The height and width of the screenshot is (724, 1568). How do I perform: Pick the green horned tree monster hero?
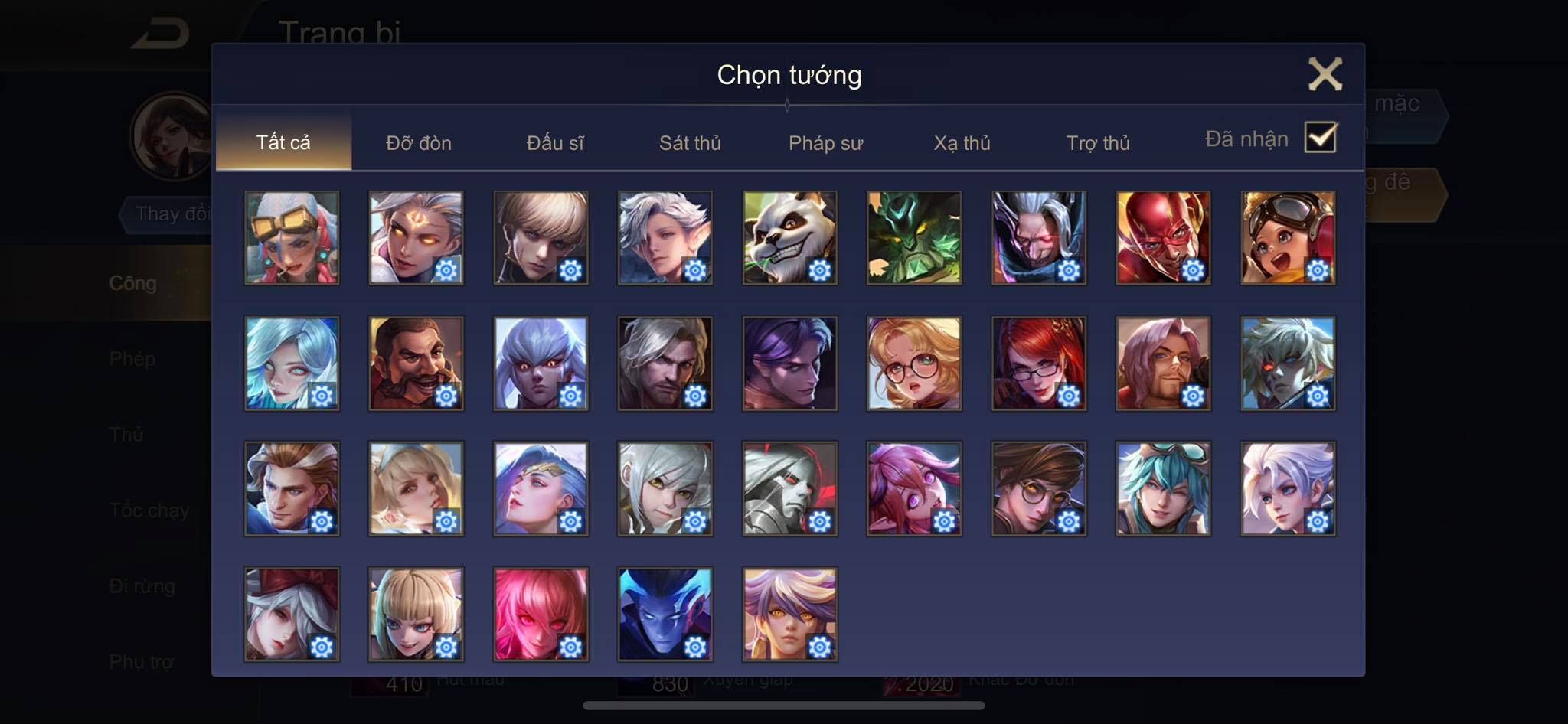tap(914, 238)
